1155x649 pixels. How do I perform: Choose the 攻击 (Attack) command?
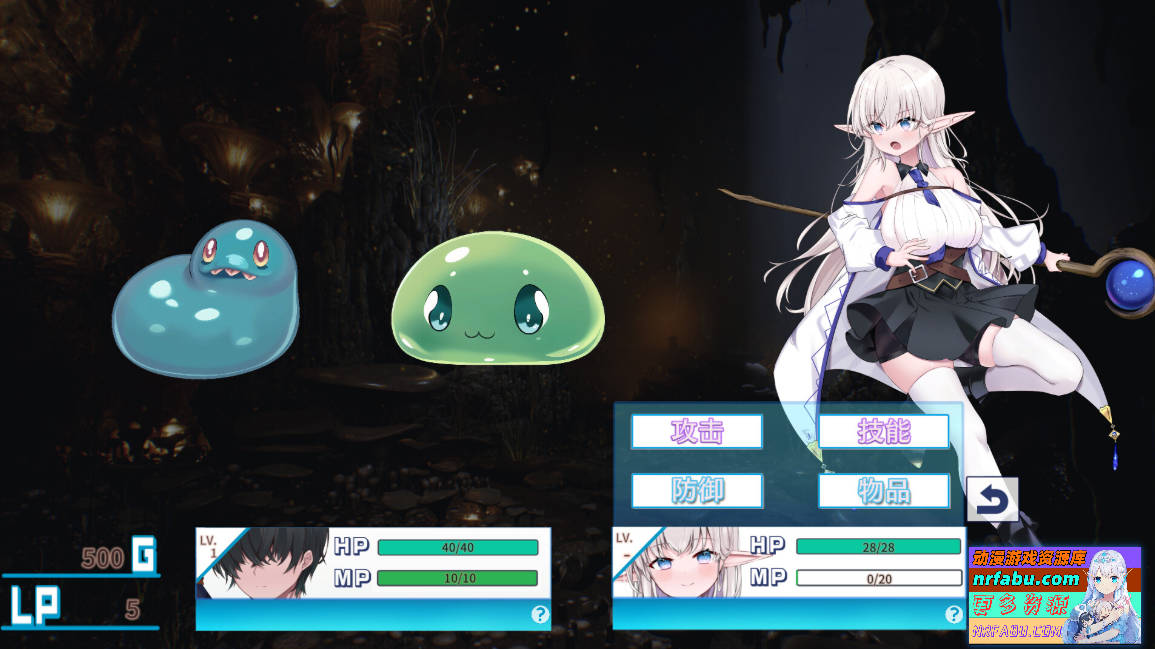697,431
